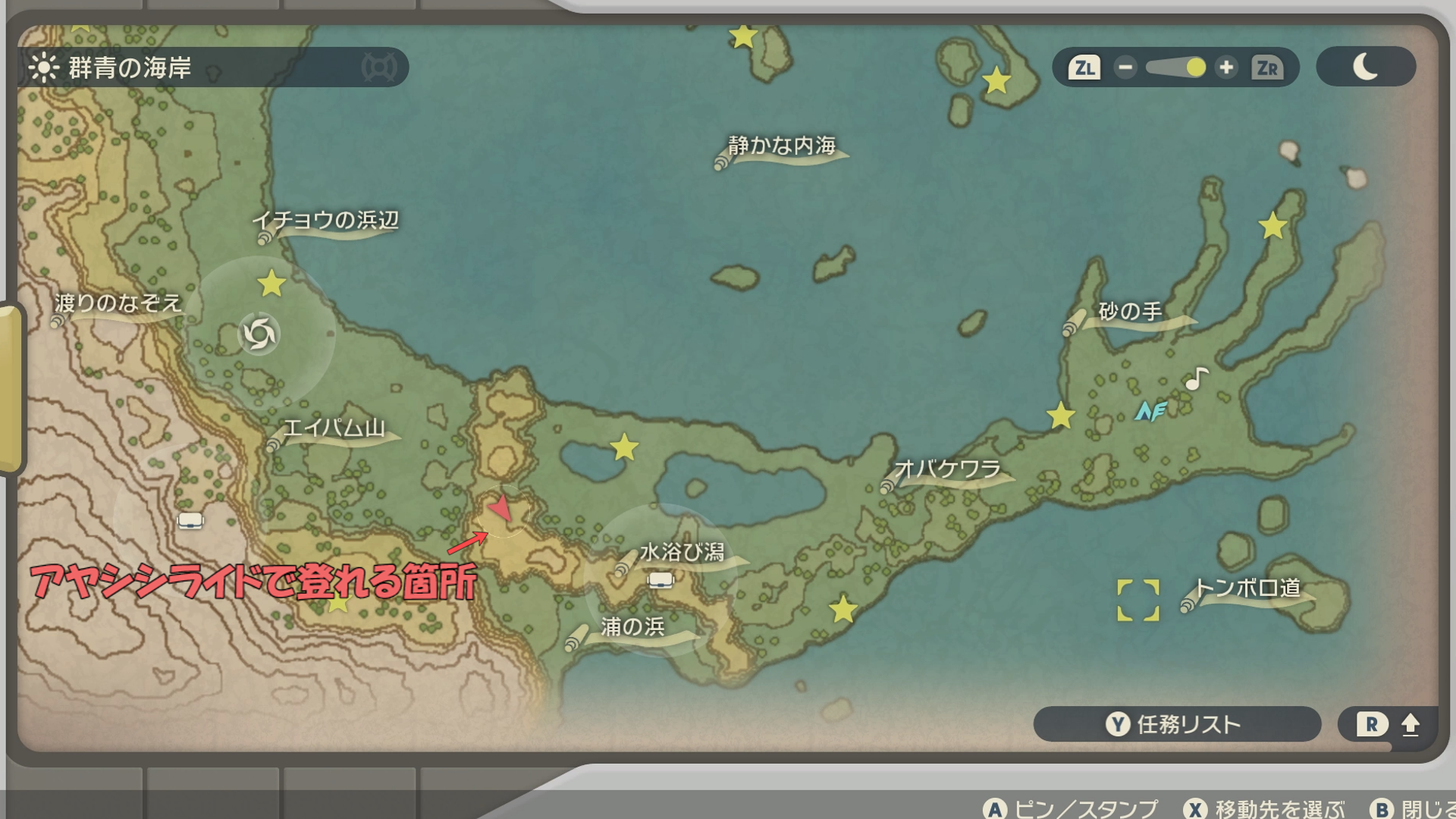Zoom out the map with the minus button
1456x819 pixels.
click(x=1125, y=67)
